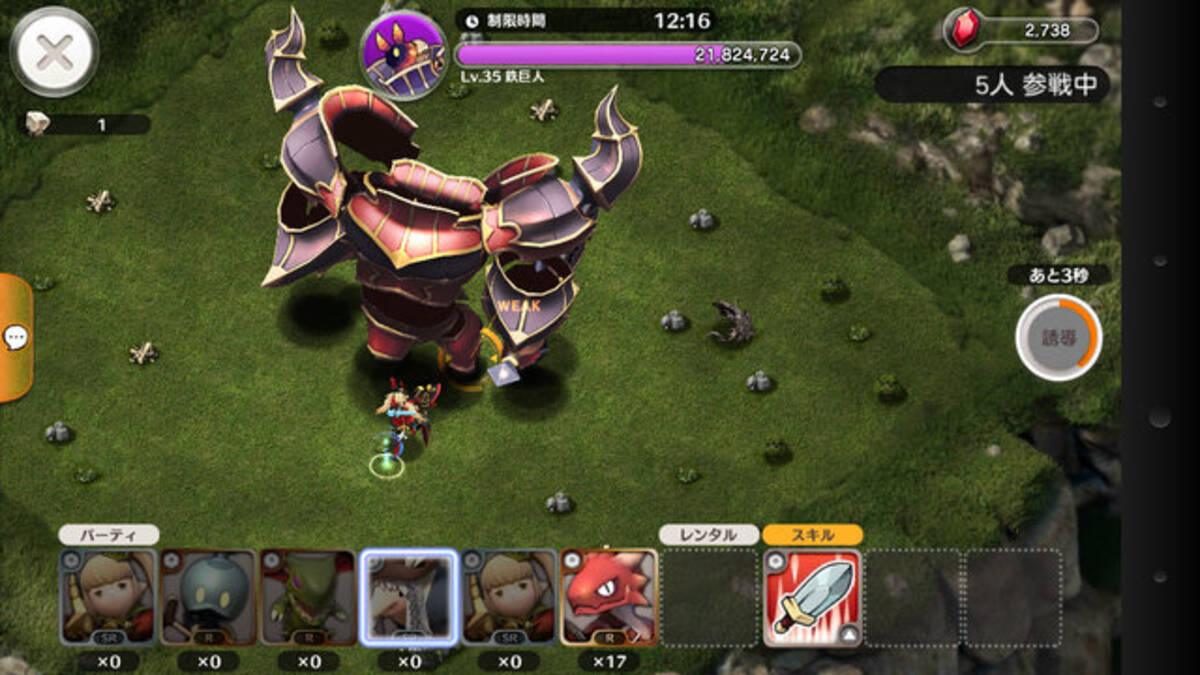Tap the red gem currency counter

coord(1021,32)
